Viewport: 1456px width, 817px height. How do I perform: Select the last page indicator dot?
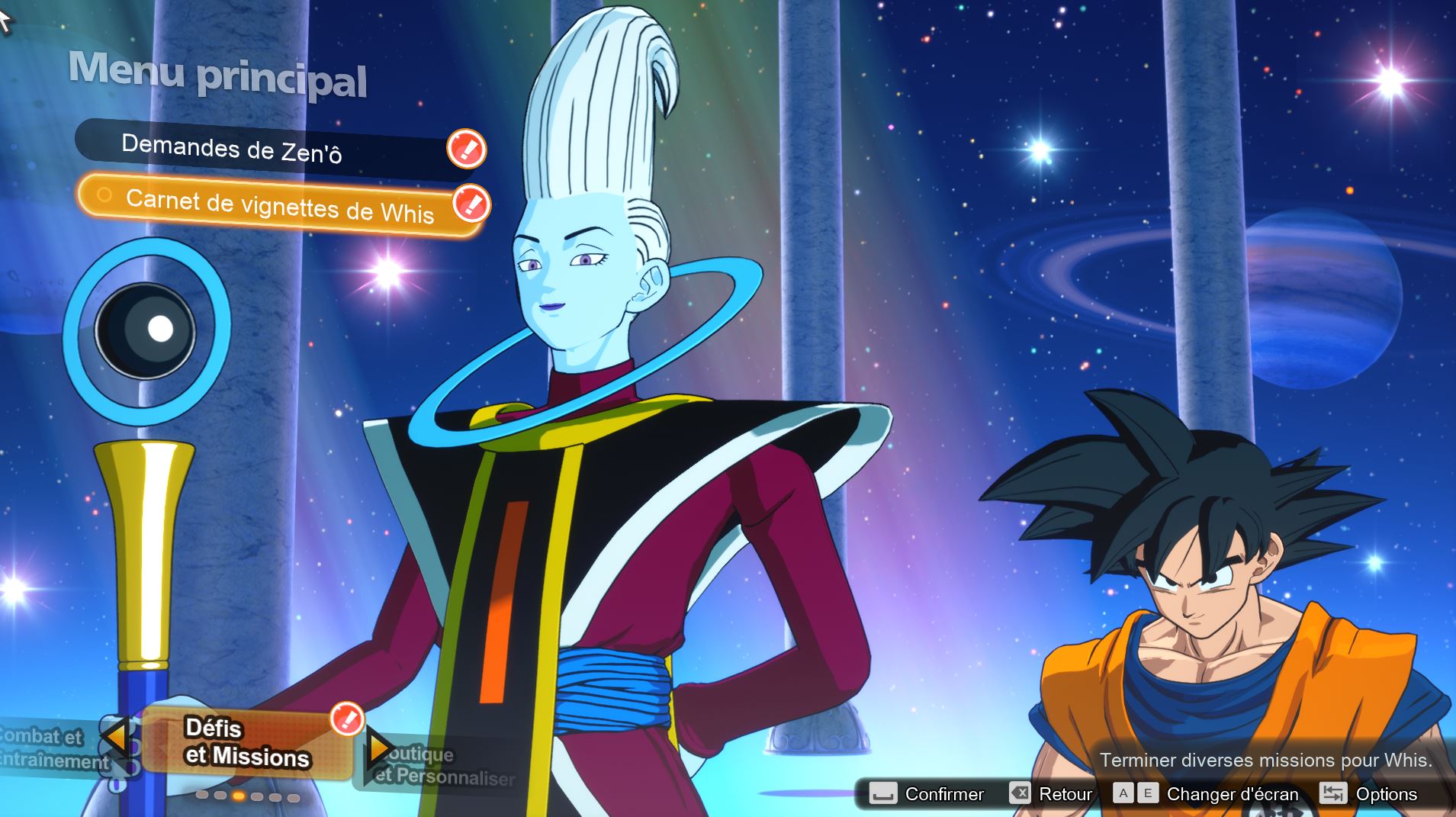coord(293,797)
